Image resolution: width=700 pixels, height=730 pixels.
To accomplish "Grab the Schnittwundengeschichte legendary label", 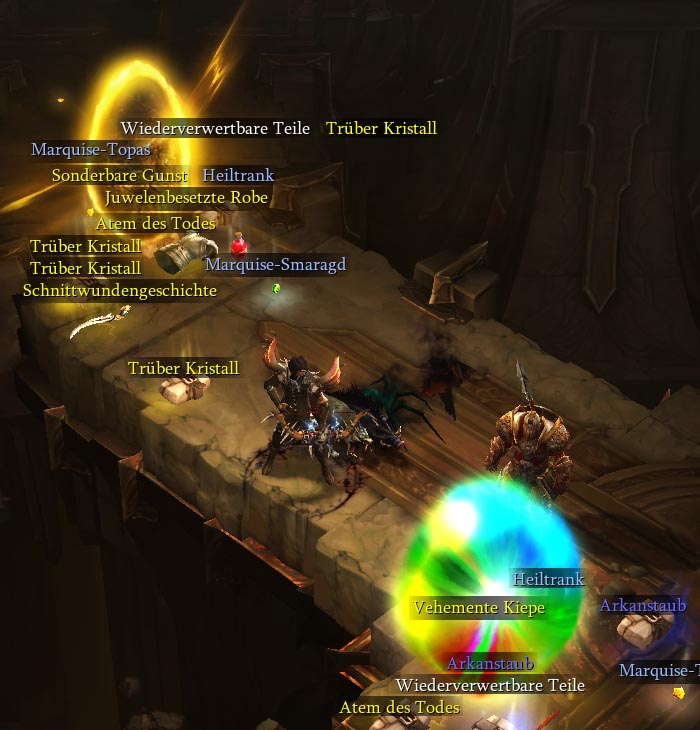I will coord(120,291).
